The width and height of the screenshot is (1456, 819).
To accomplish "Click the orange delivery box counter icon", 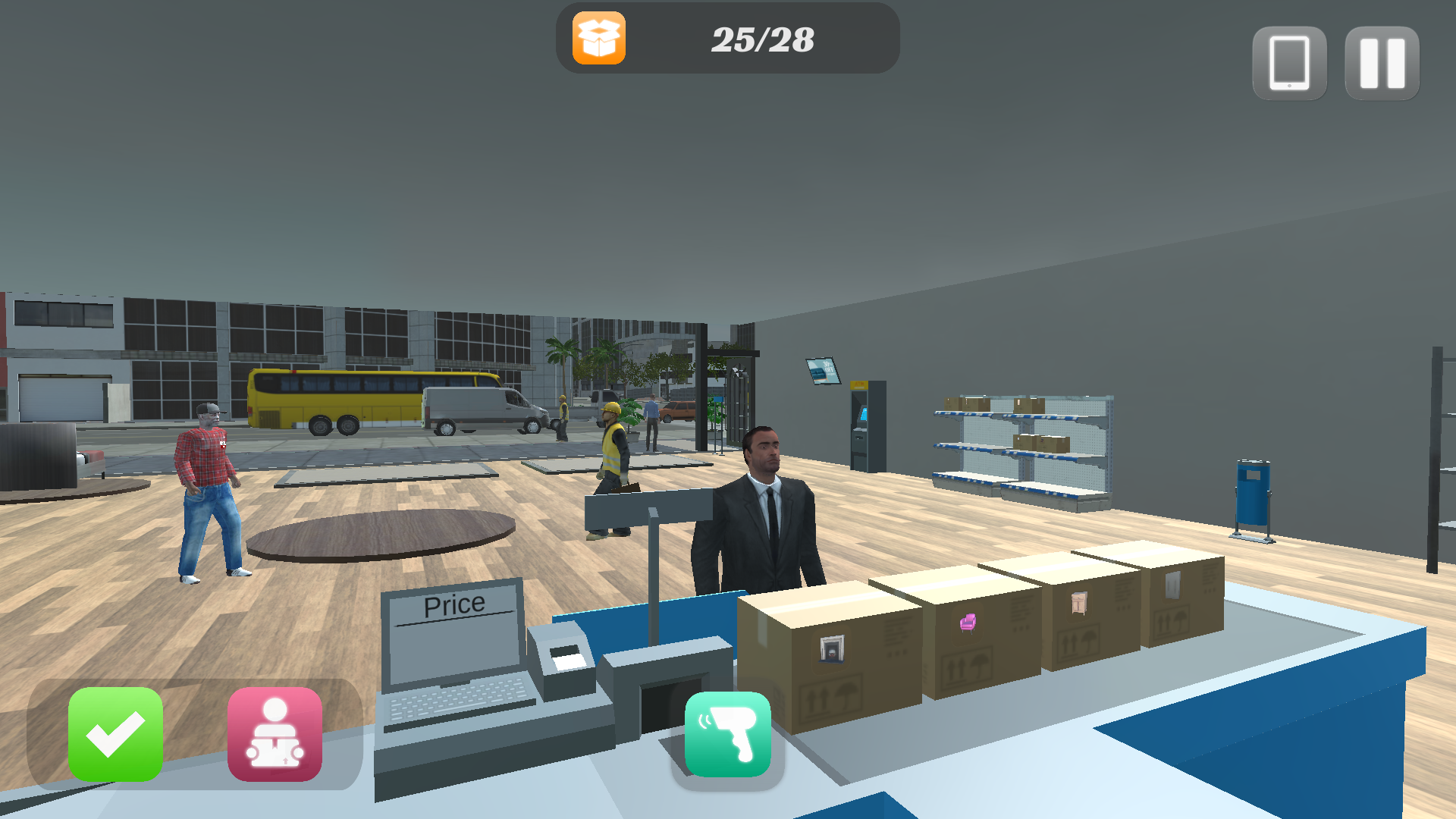I will tap(598, 38).
